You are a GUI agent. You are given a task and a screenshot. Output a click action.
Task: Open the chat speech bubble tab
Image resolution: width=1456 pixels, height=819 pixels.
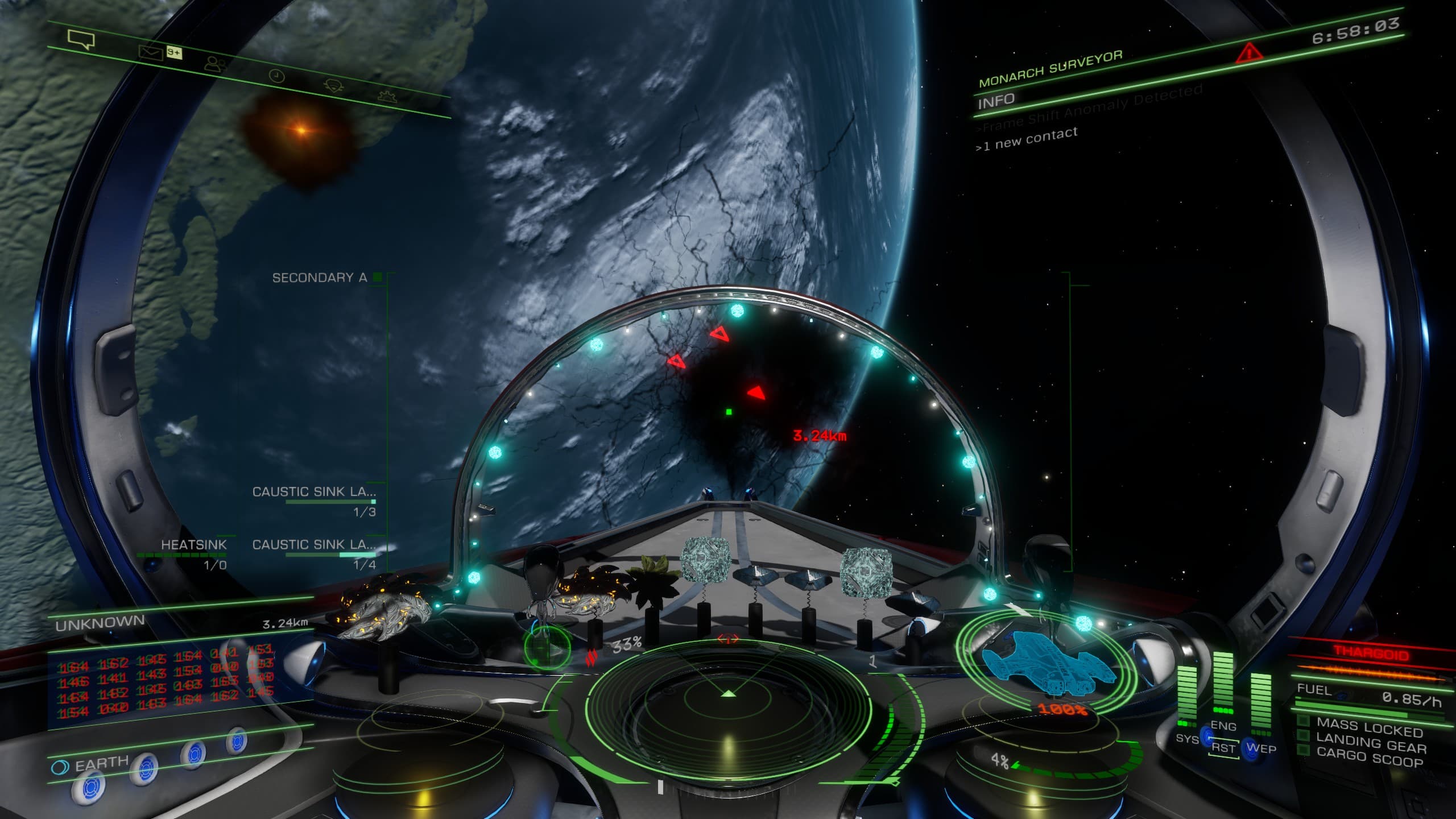81,39
